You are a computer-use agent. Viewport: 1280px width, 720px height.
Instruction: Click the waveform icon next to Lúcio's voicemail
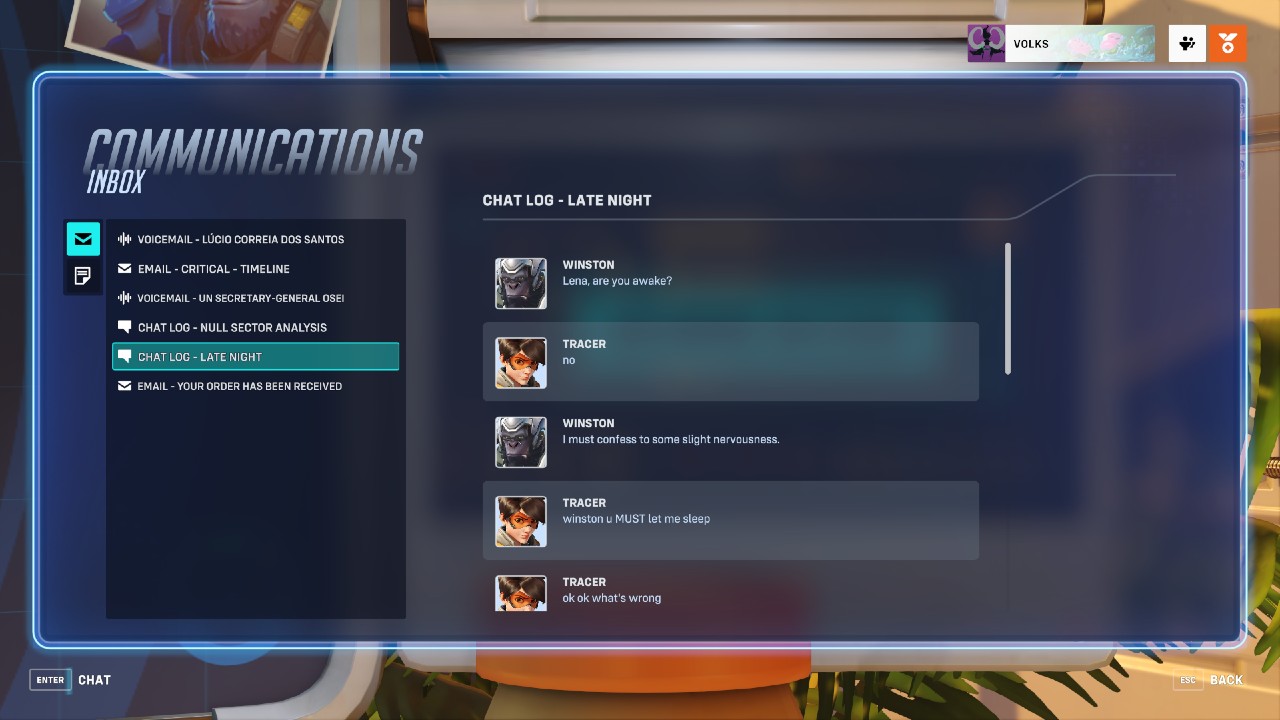click(124, 239)
